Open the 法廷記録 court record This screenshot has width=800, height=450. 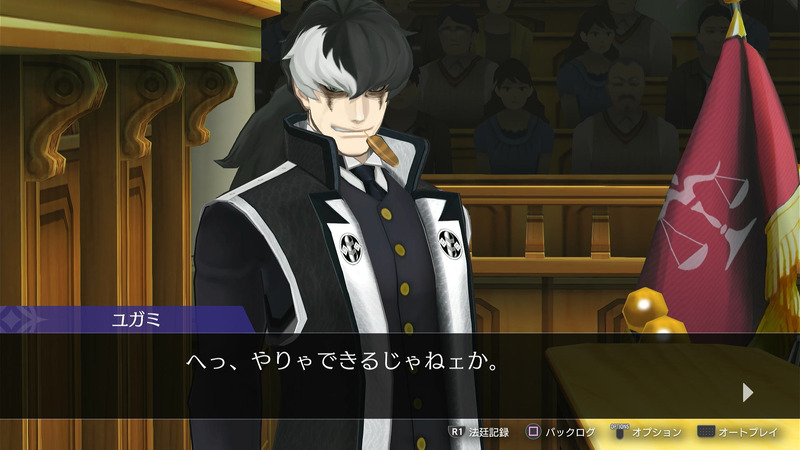click(x=480, y=432)
